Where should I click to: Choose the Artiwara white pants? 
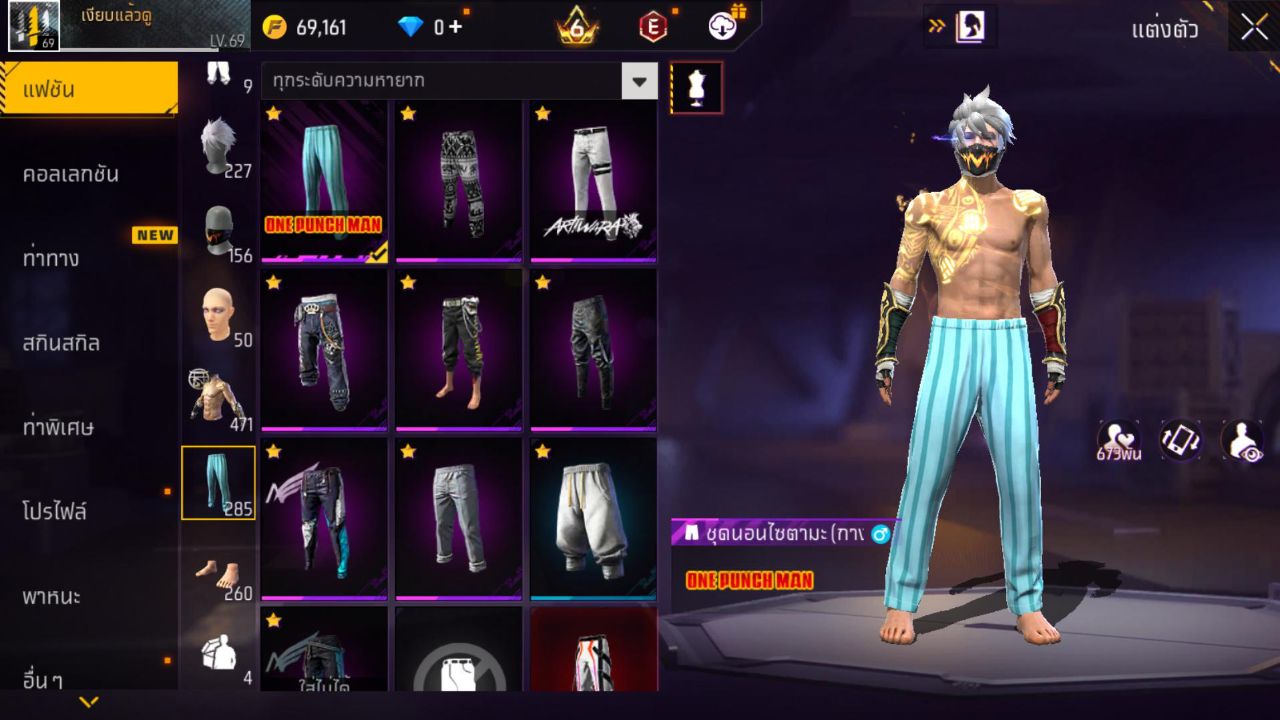593,180
